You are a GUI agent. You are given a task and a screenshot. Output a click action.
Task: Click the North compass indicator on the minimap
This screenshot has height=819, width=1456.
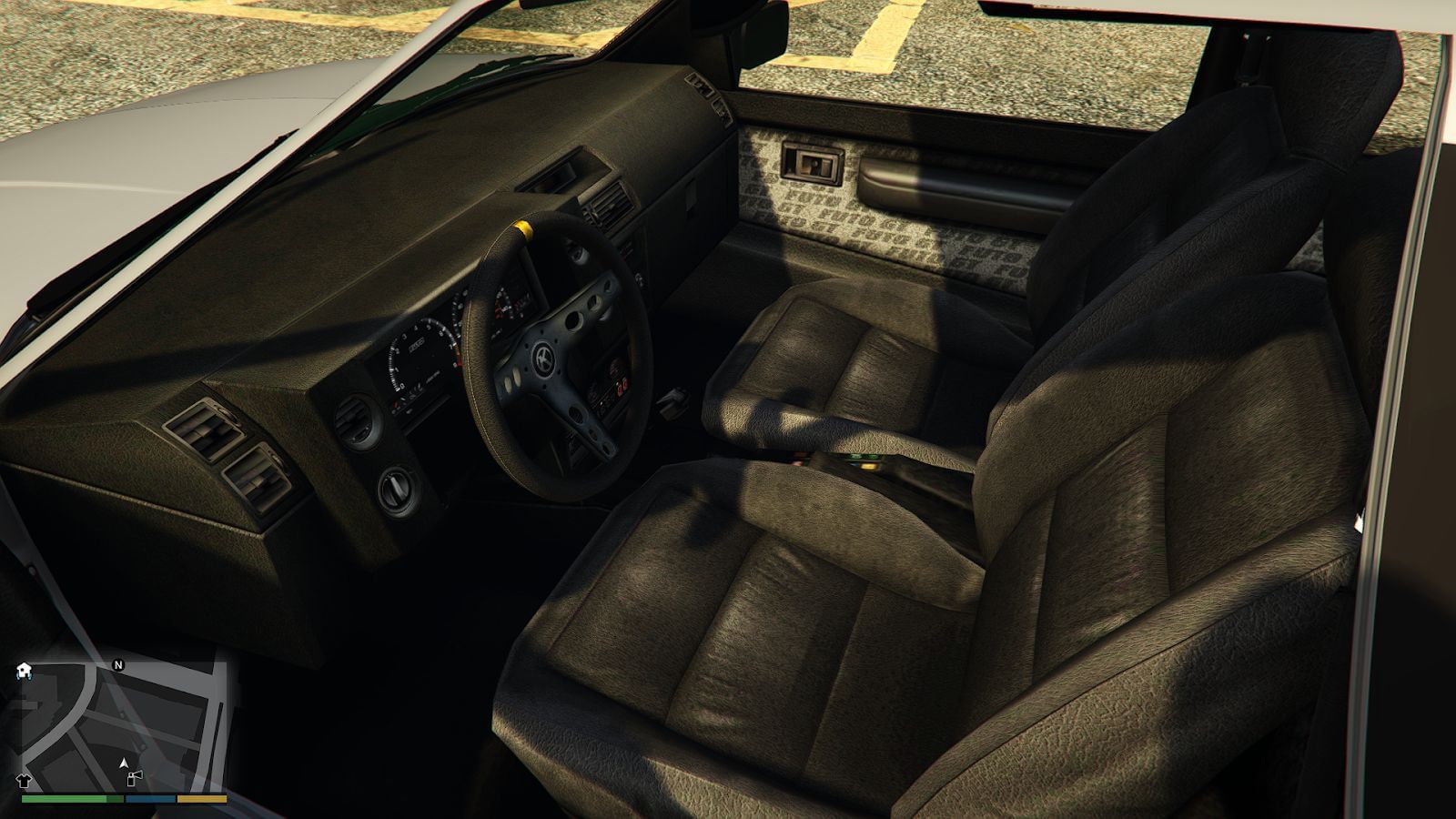pyautogui.click(x=118, y=665)
